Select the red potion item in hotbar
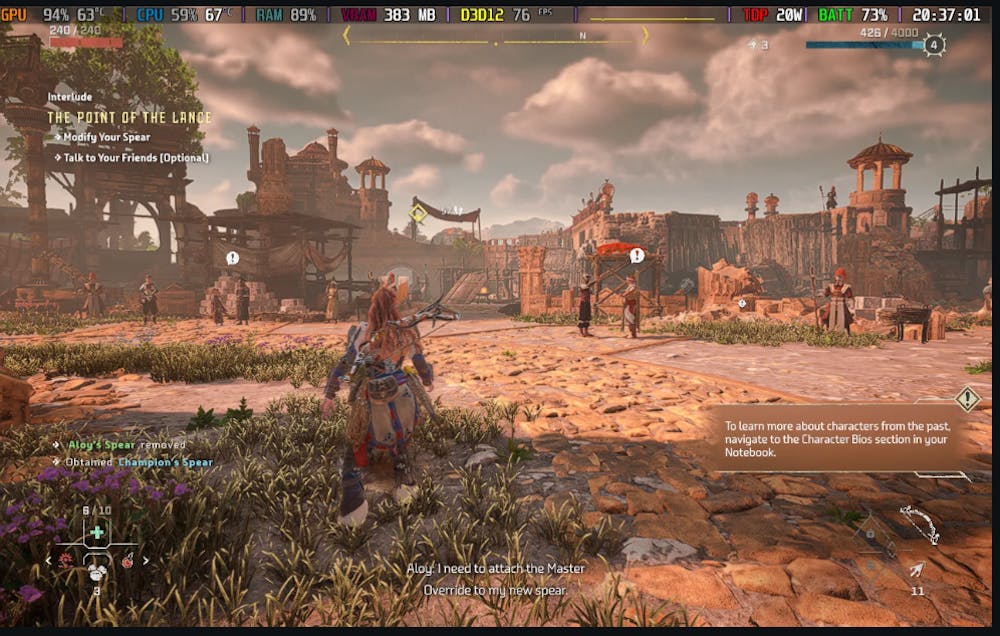This screenshot has height=636, width=1000. click(x=129, y=560)
